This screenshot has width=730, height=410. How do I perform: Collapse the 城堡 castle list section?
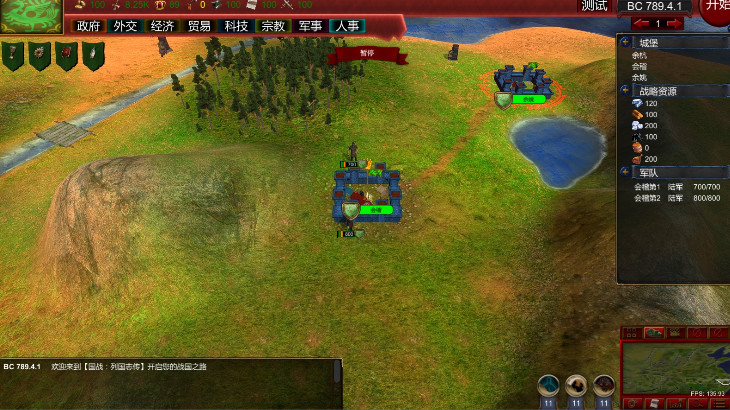[x=625, y=42]
